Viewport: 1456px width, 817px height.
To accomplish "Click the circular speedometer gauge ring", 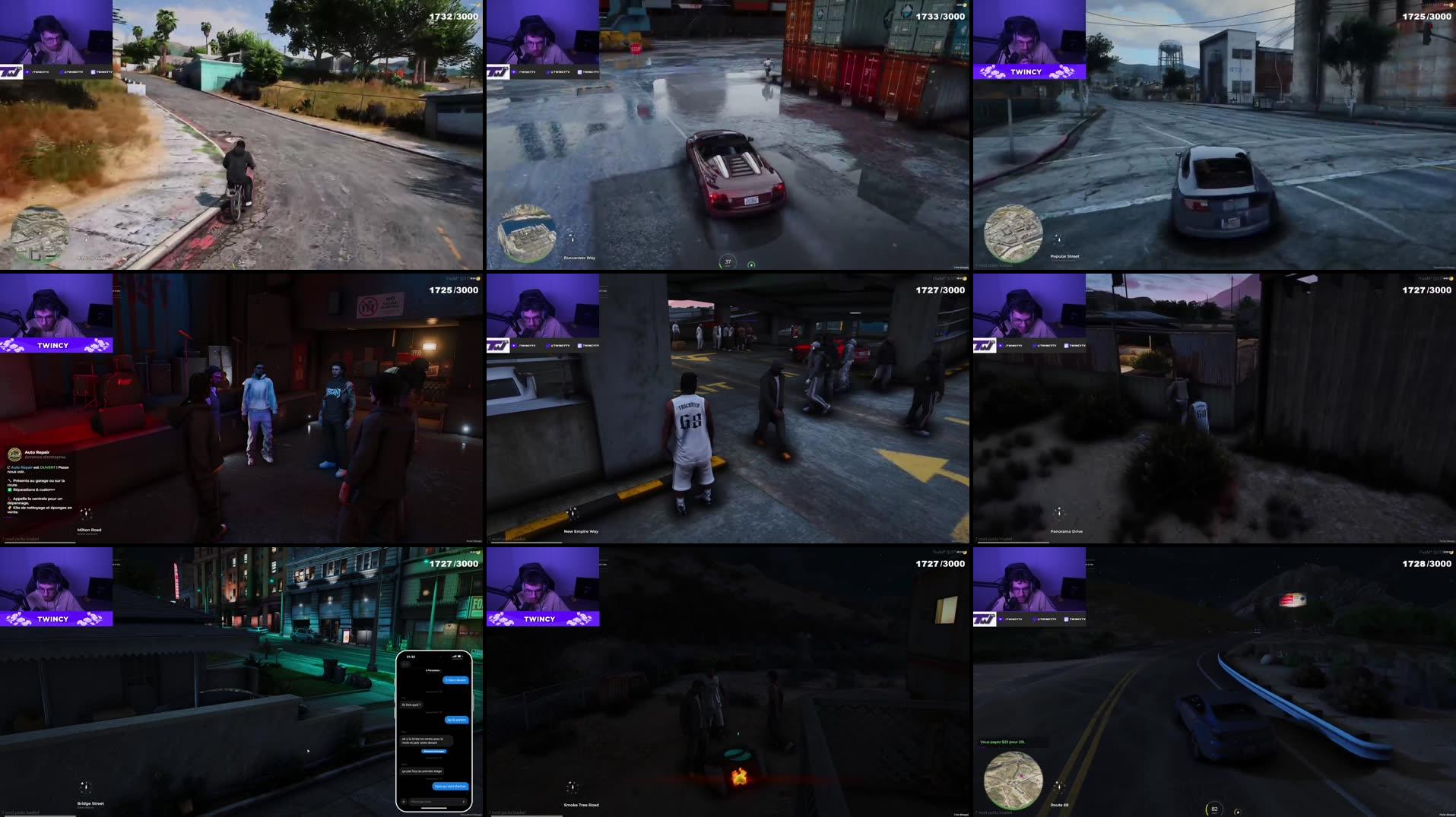I will pyautogui.click(x=728, y=261).
